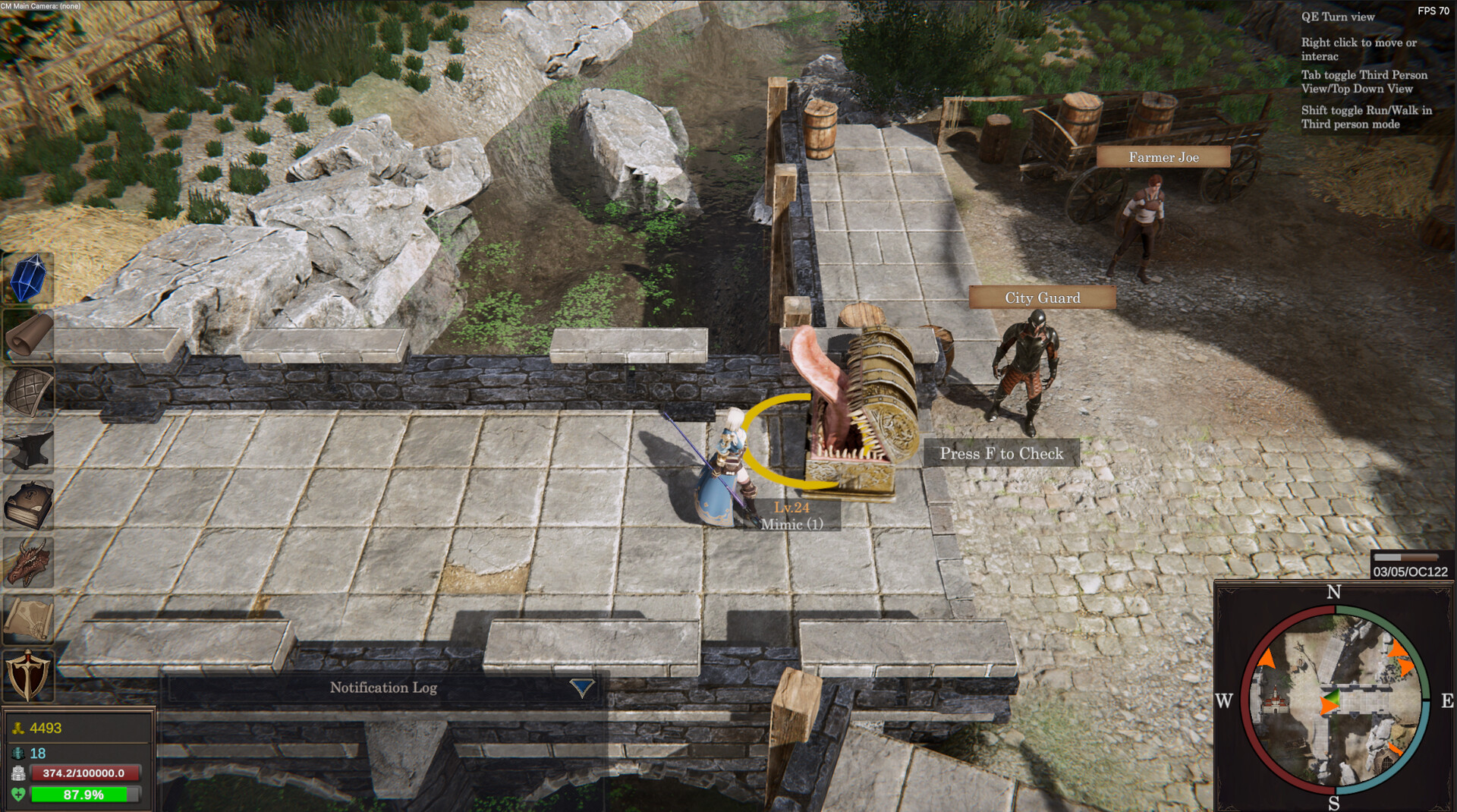Open the blue crystal gem menu

pos(28,279)
